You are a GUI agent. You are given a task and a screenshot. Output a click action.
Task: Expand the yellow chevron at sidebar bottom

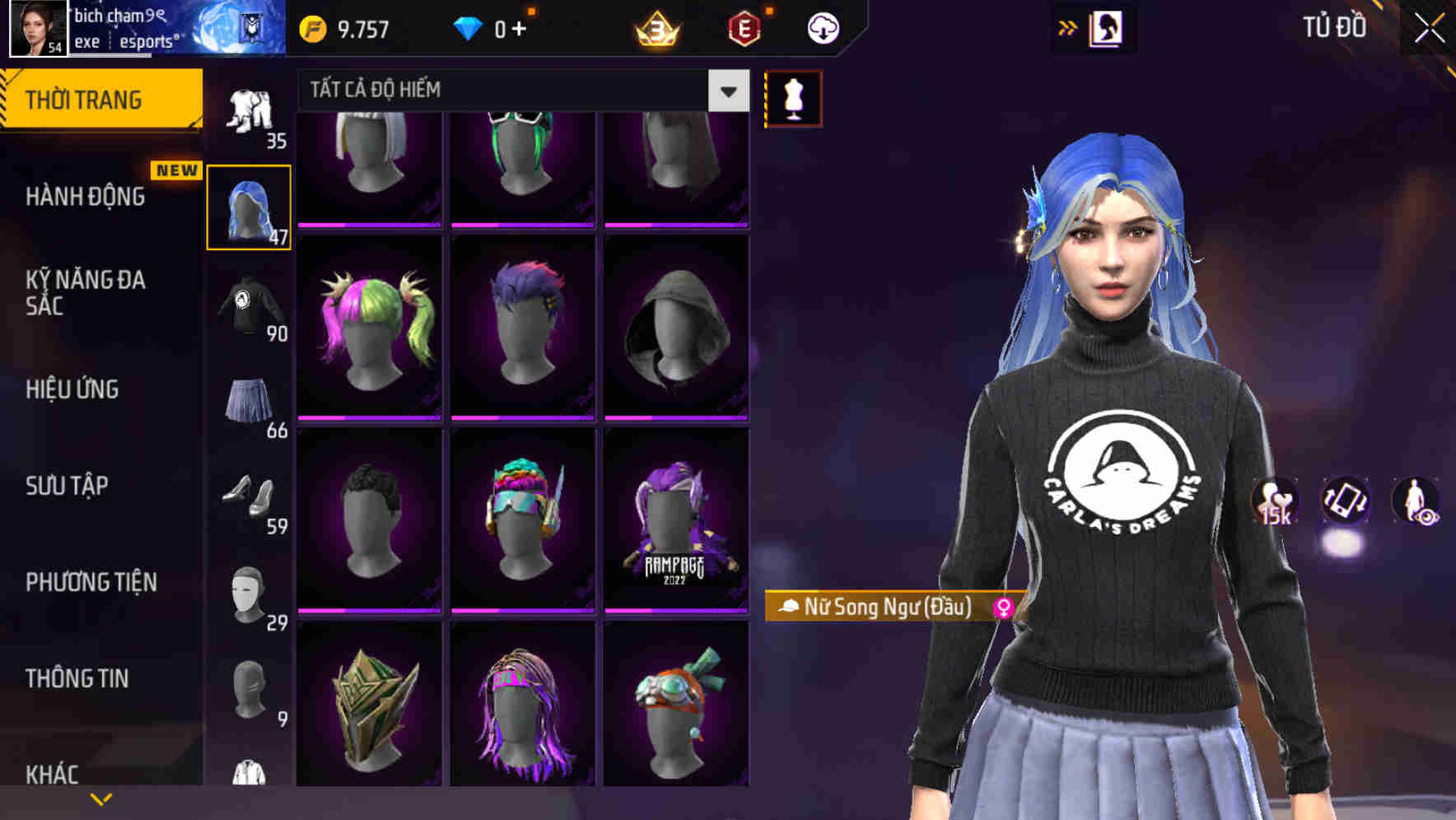(101, 797)
